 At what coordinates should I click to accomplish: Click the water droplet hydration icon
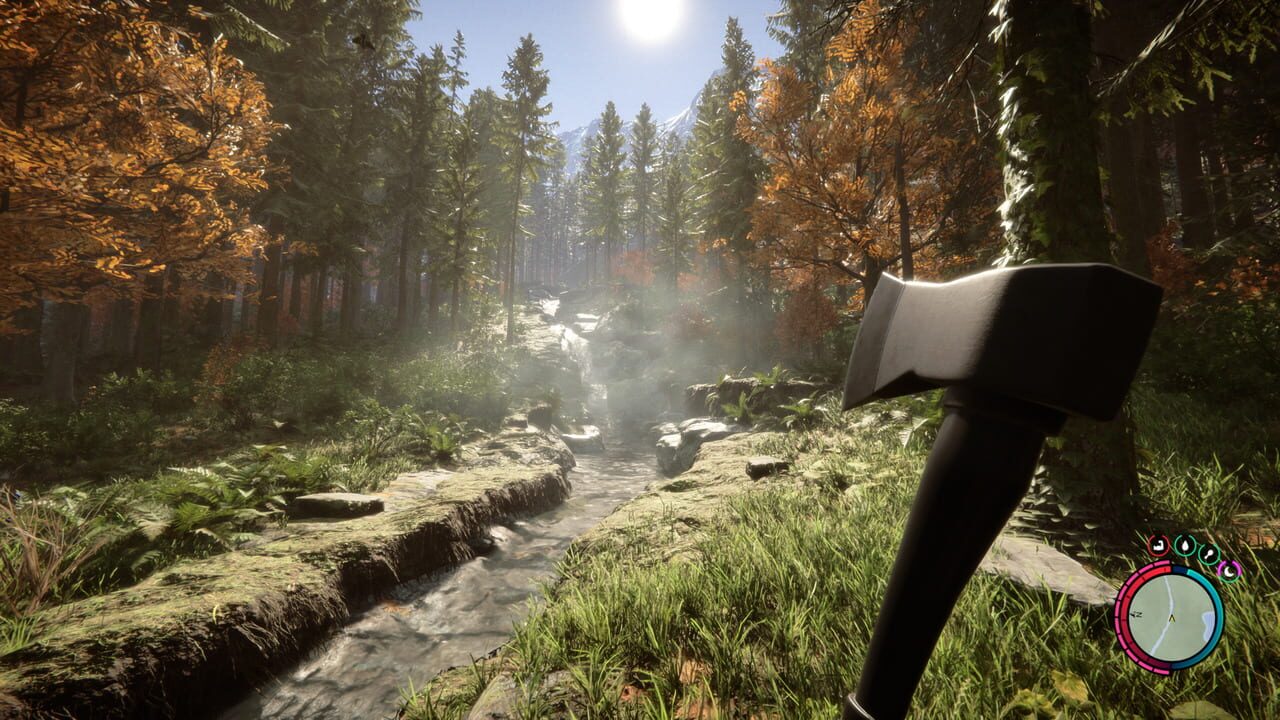[1185, 545]
